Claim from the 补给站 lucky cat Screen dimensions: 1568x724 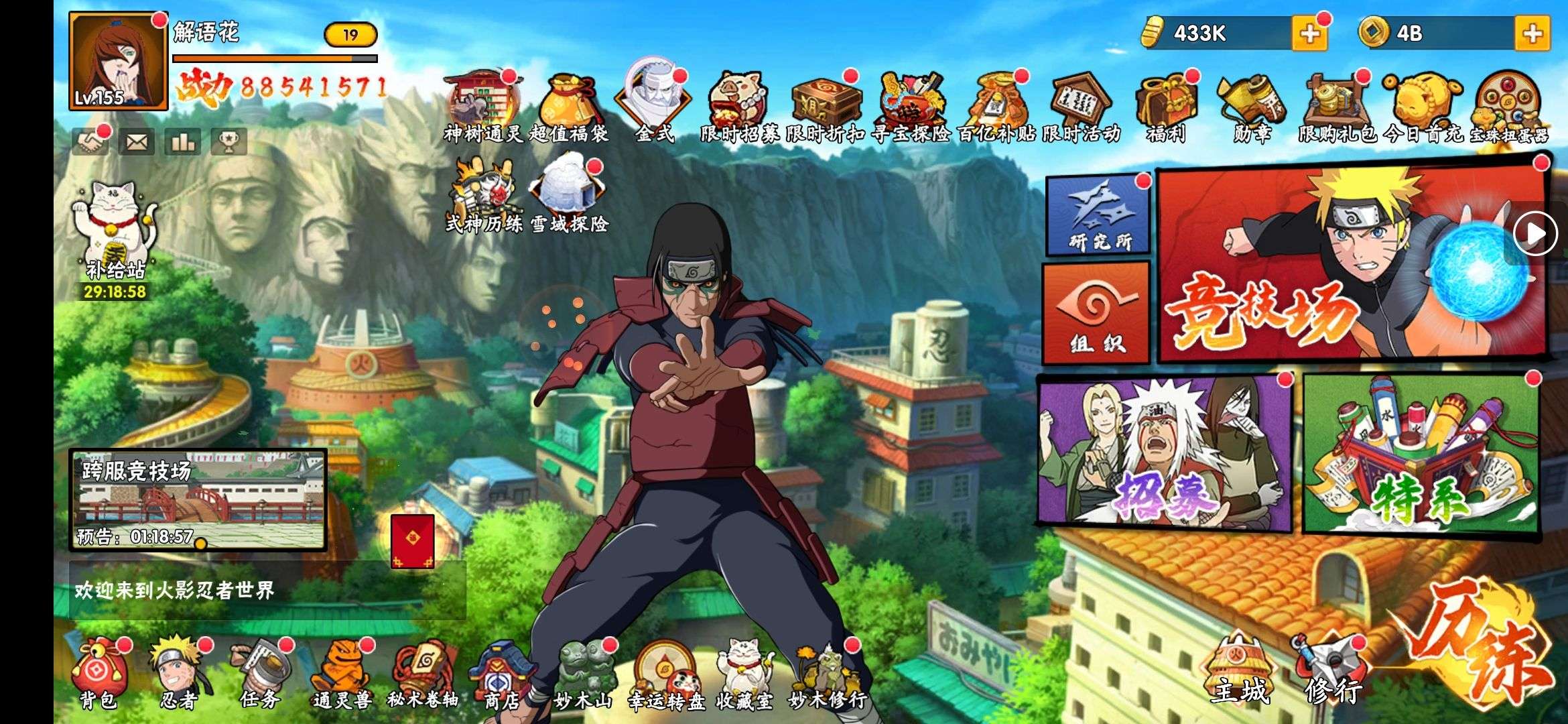(115, 235)
